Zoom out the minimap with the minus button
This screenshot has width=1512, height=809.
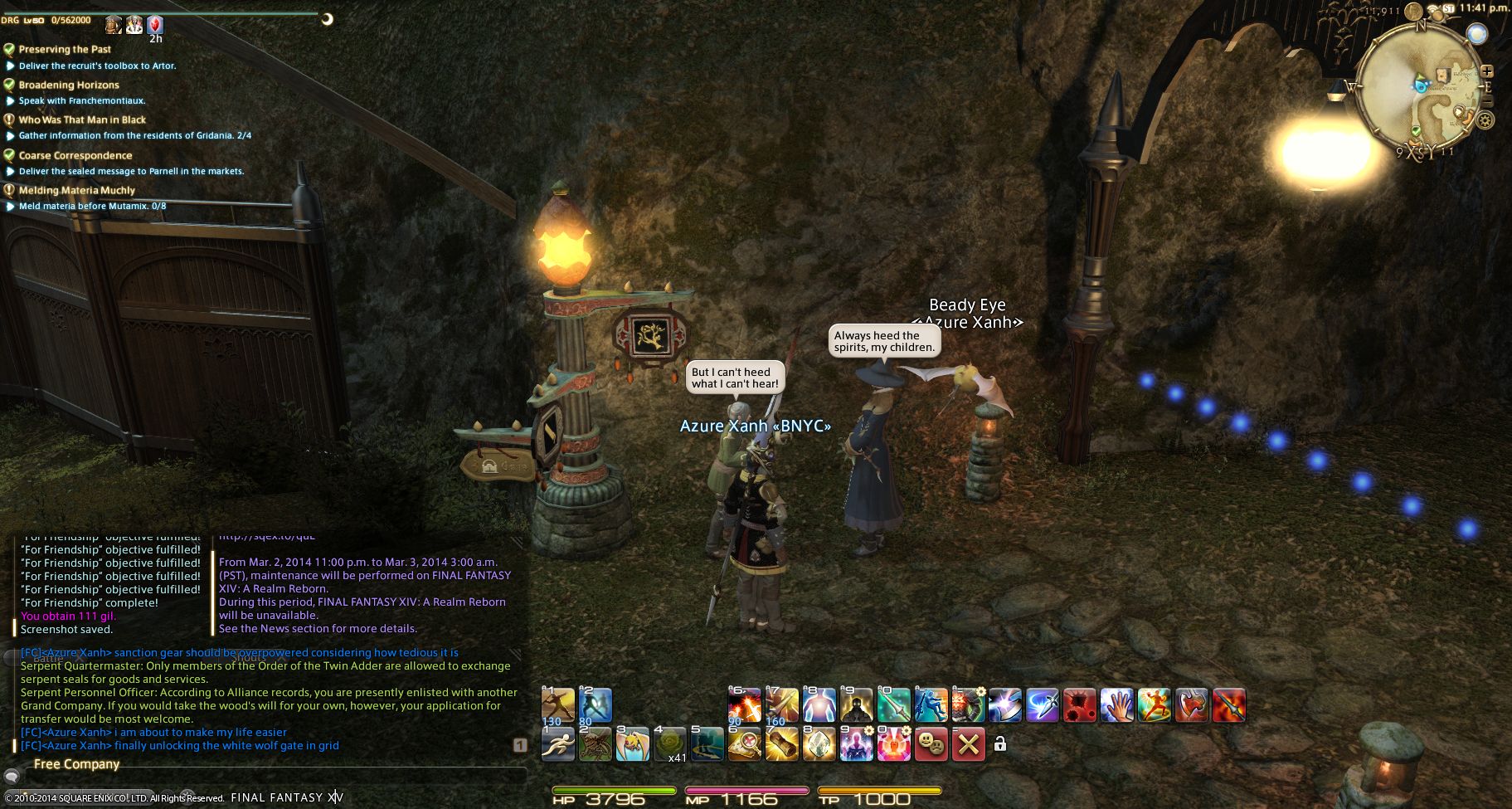[1486, 101]
